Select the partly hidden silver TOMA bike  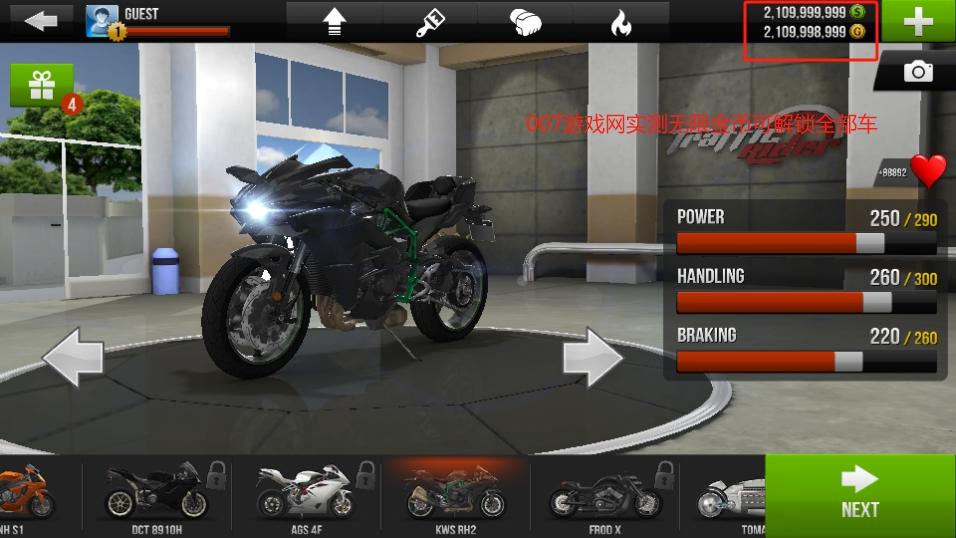729,494
